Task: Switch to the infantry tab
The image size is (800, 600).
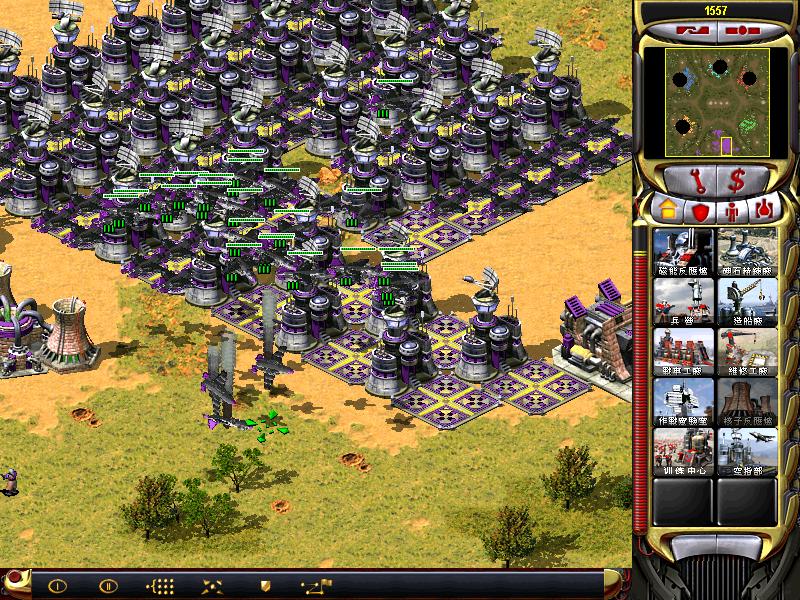Action: click(733, 212)
